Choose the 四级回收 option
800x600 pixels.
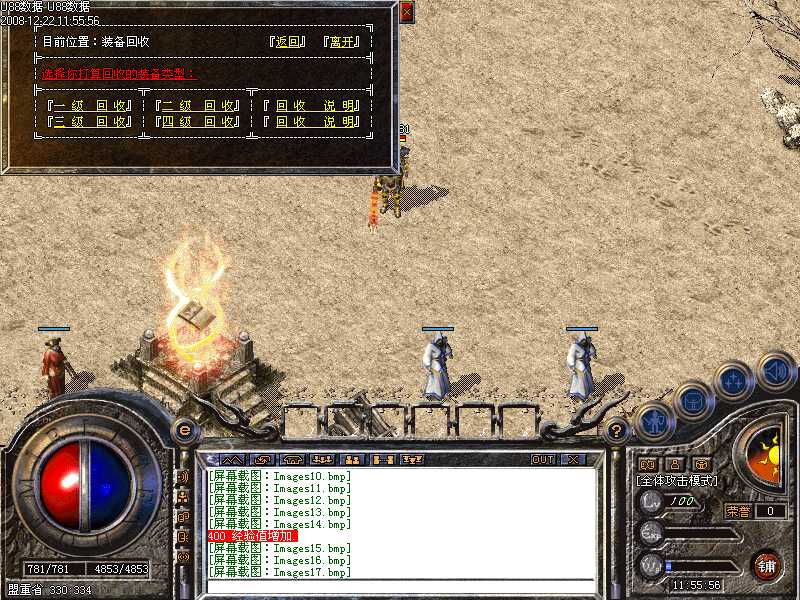[x=196, y=122]
